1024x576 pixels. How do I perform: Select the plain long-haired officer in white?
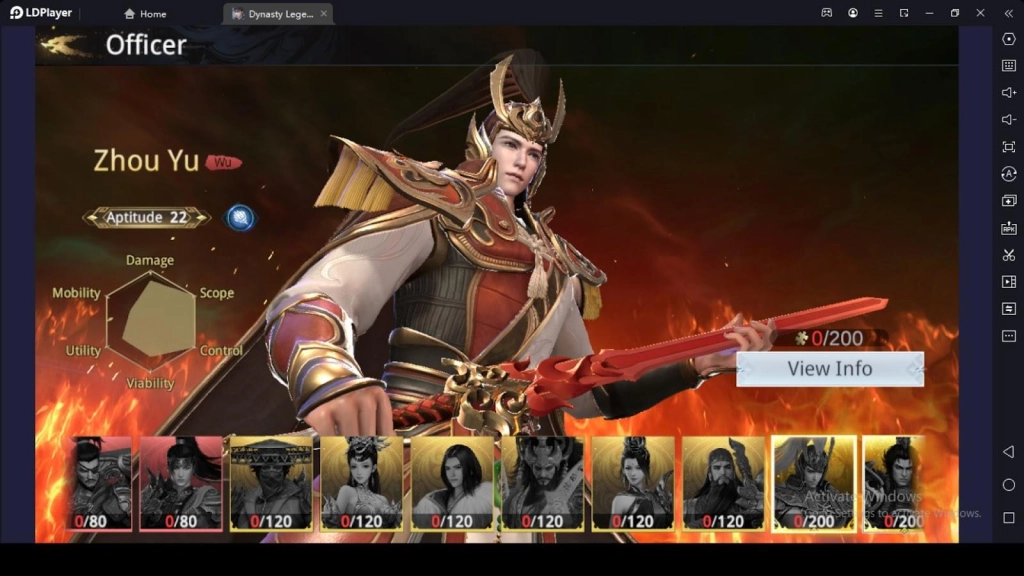[452, 482]
